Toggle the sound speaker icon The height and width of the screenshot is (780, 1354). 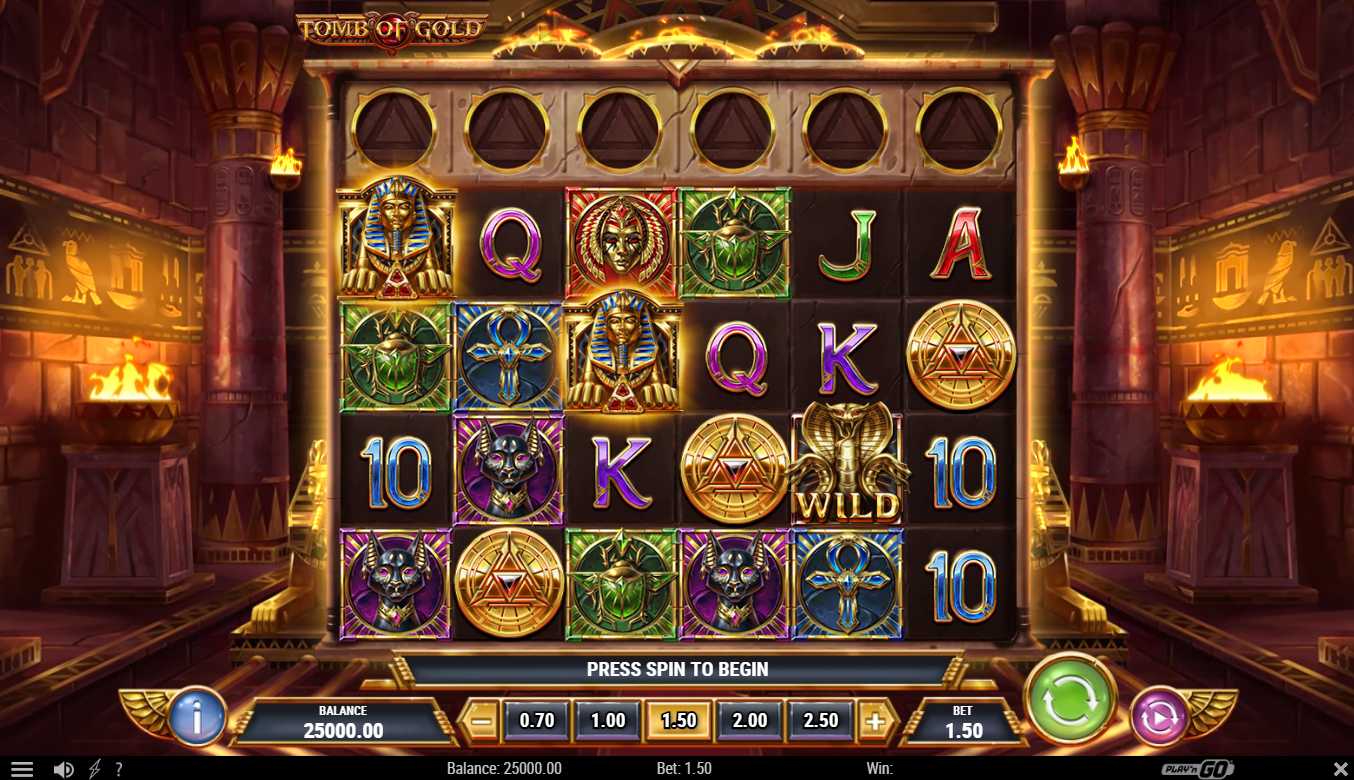63,769
